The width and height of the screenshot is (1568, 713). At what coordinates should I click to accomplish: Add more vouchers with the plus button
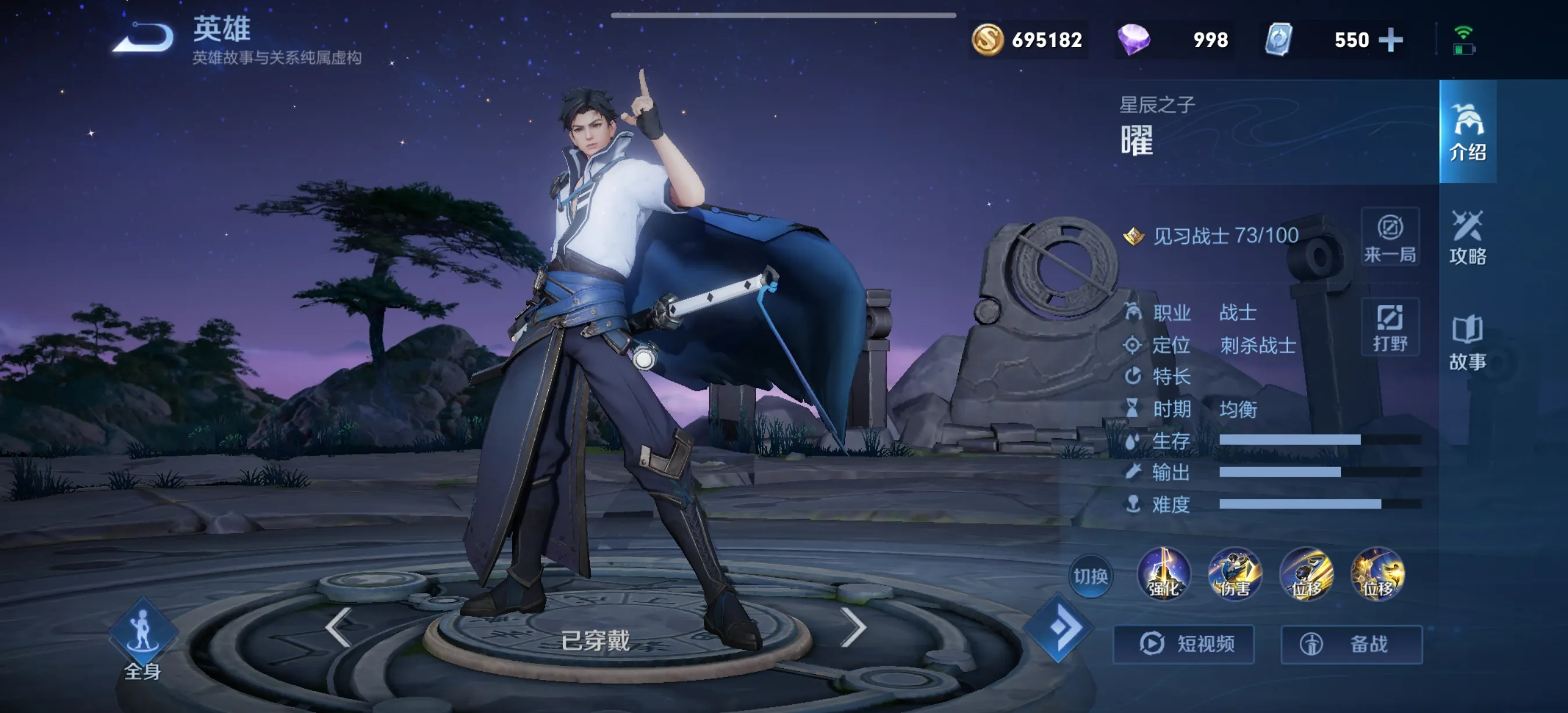coord(1391,40)
